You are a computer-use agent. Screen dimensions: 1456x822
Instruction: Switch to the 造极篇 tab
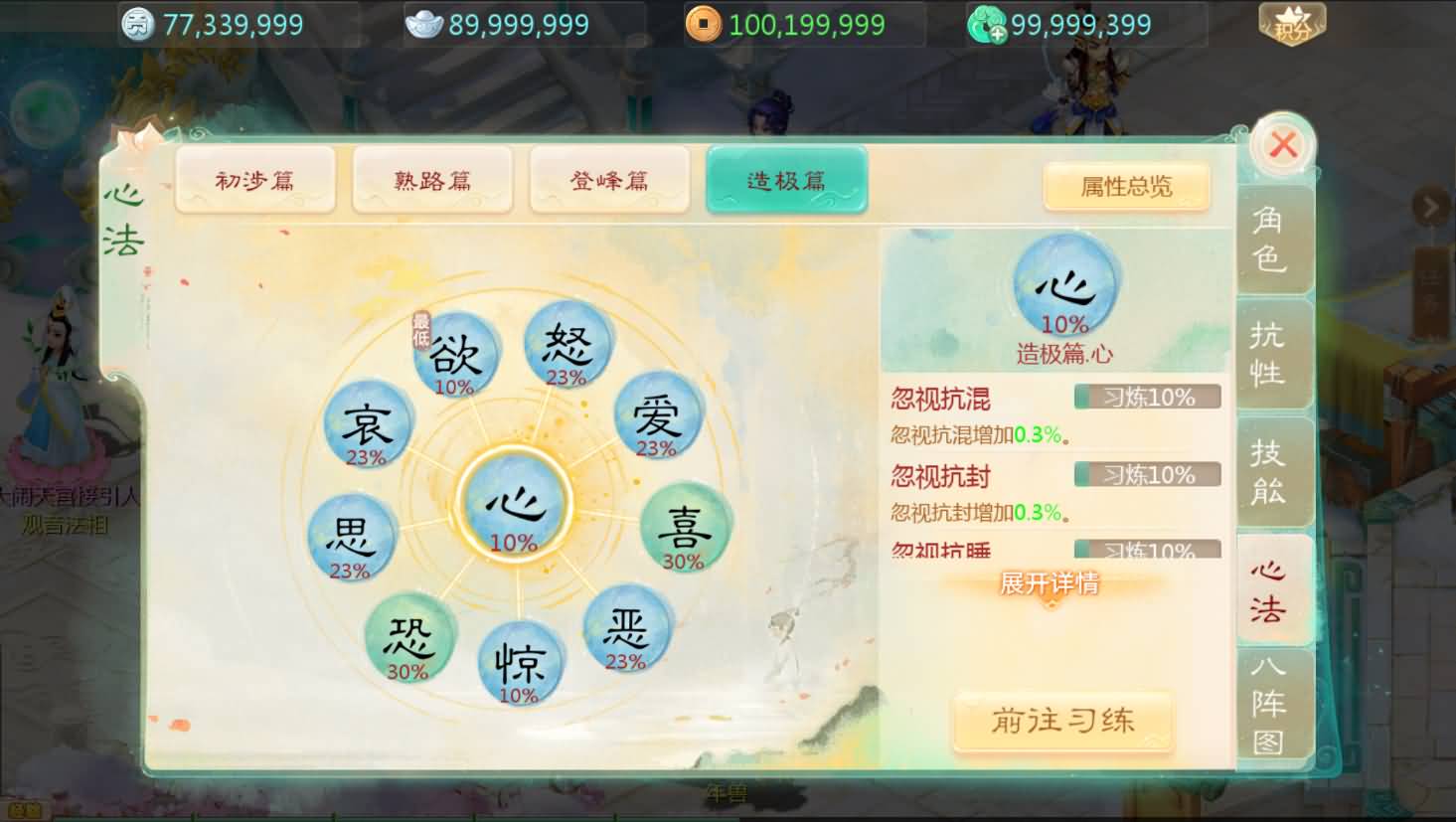786,180
